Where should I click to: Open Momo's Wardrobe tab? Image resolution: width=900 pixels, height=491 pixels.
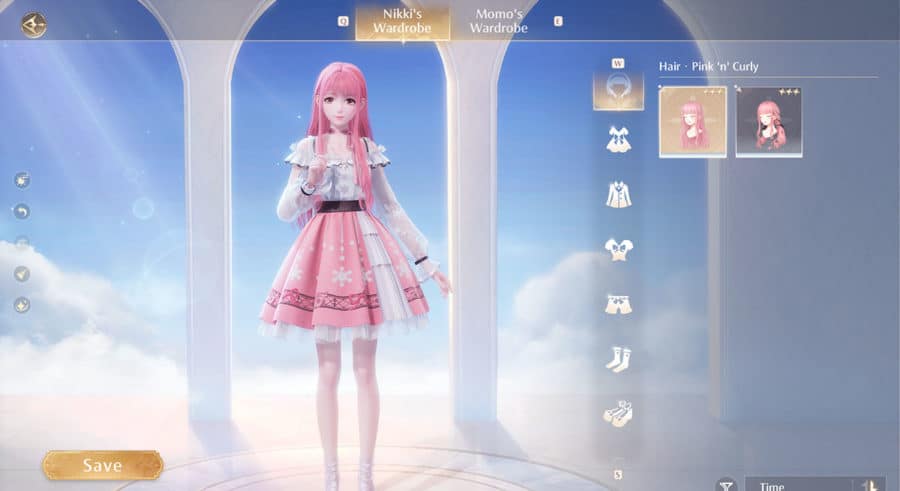498,22
